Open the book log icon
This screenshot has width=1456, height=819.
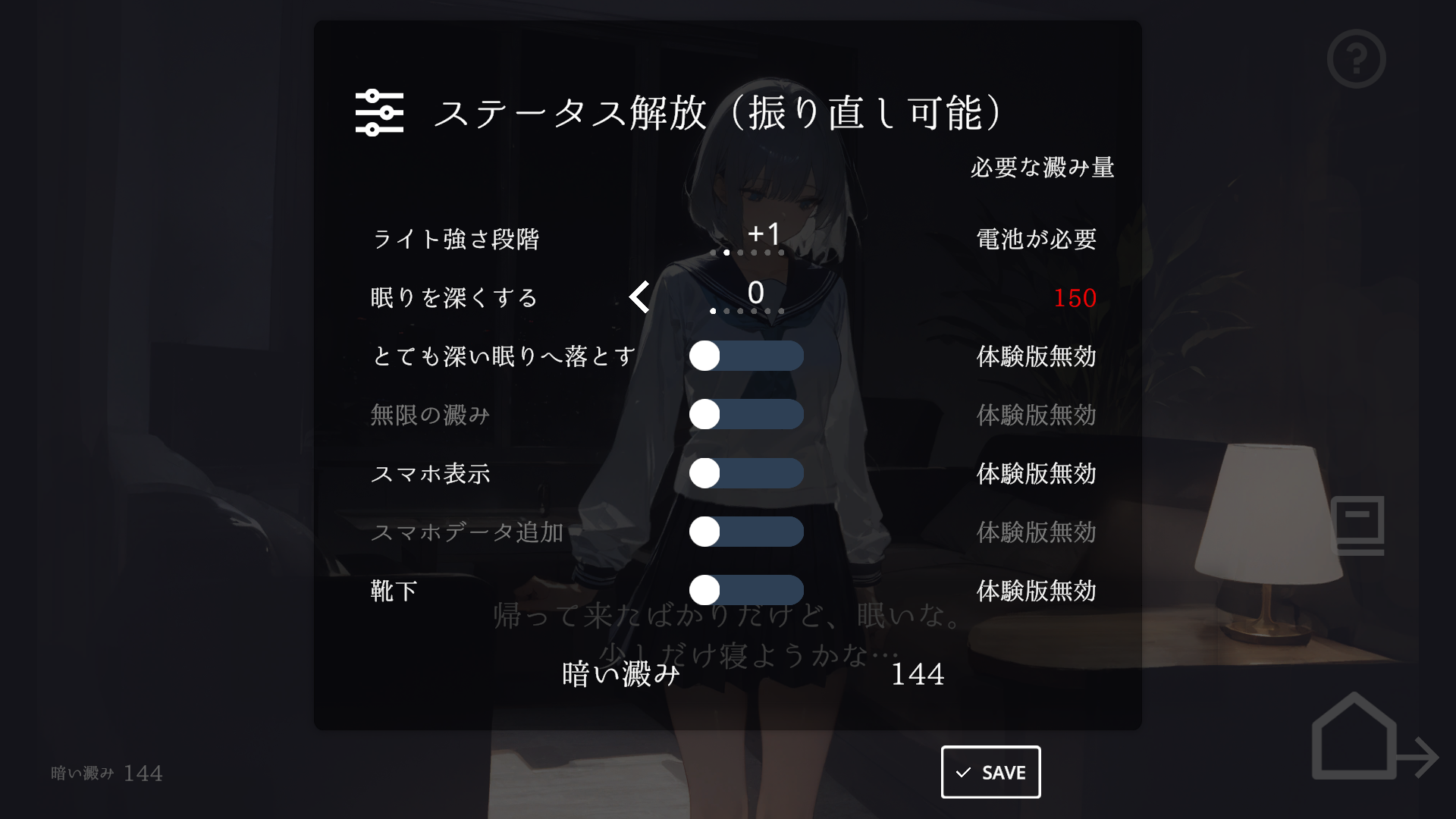pyautogui.click(x=1357, y=525)
